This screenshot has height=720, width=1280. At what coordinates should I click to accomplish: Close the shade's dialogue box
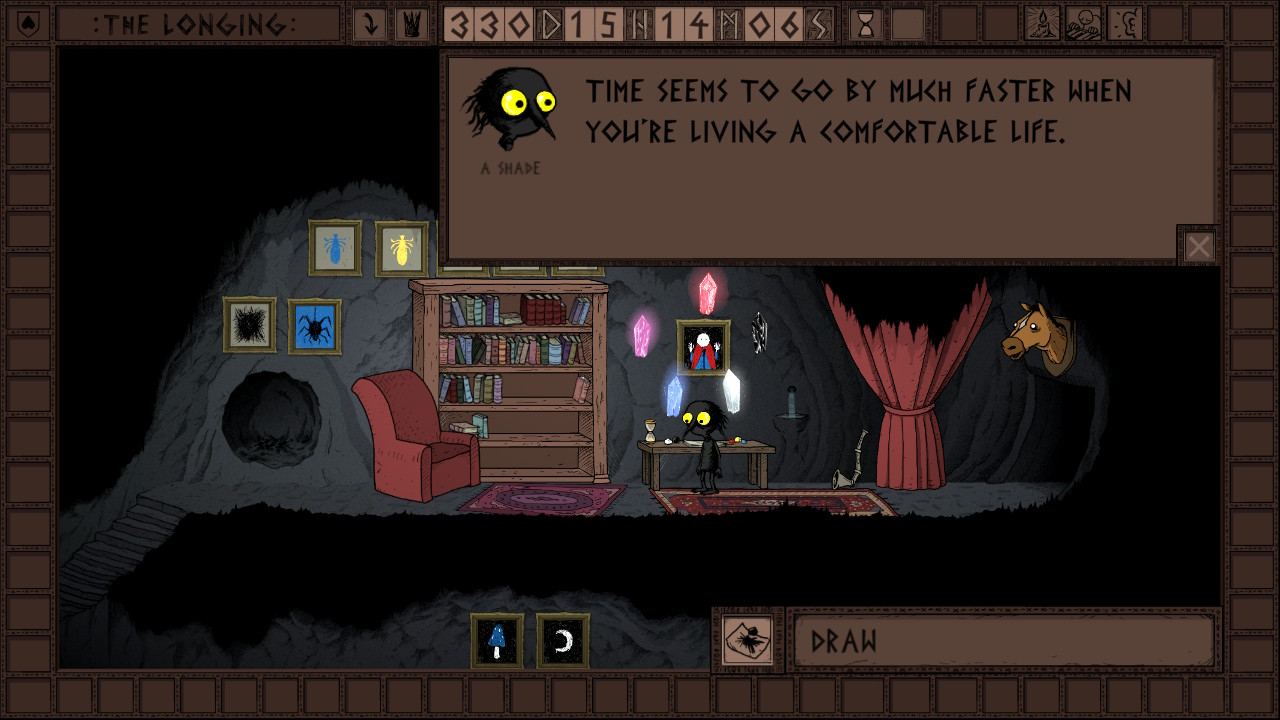point(1198,246)
